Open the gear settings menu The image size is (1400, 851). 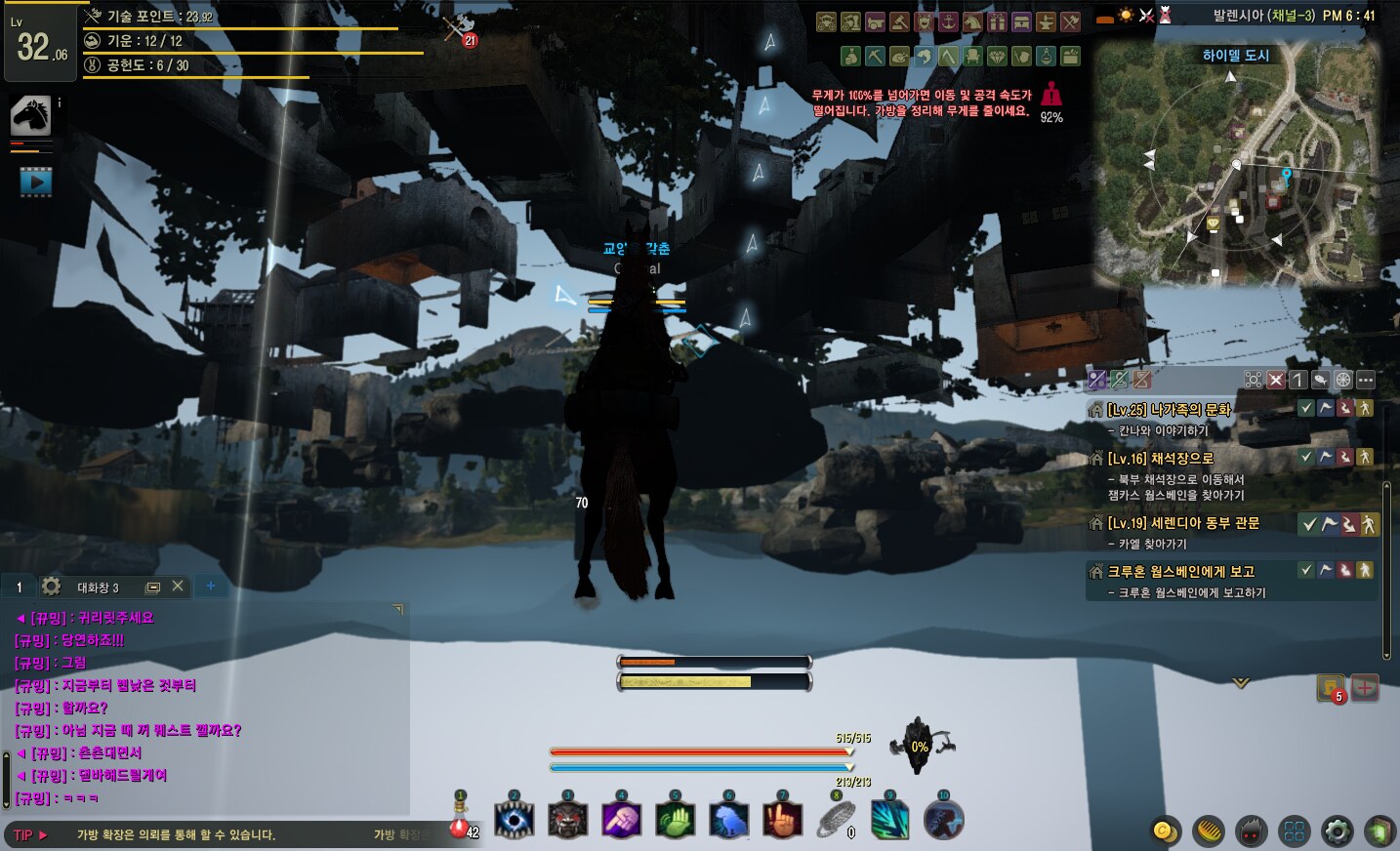tap(1337, 831)
